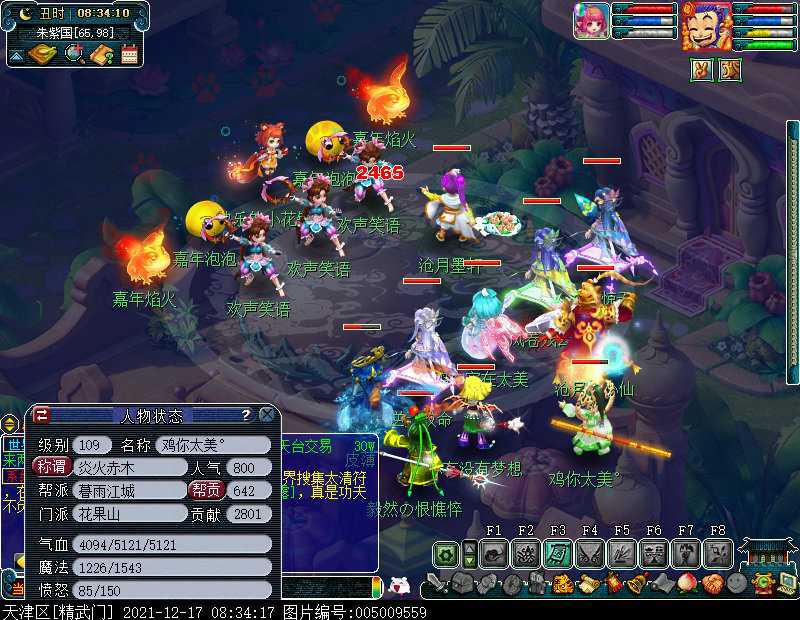800x620 pixels.
Task: Open the magnifier world map icon
Action: point(74,54)
